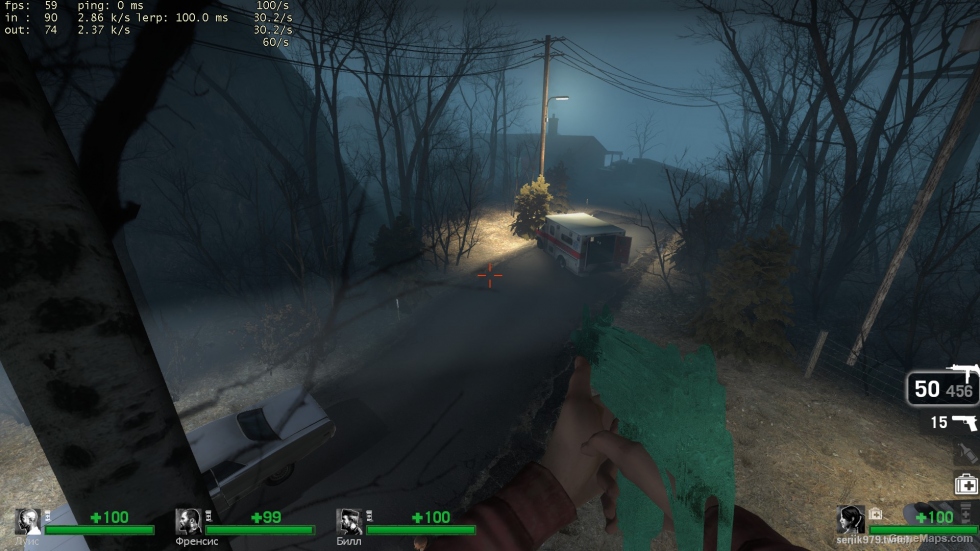Click Луис's teammate portrait
The image size is (980, 551).
(x=28, y=521)
